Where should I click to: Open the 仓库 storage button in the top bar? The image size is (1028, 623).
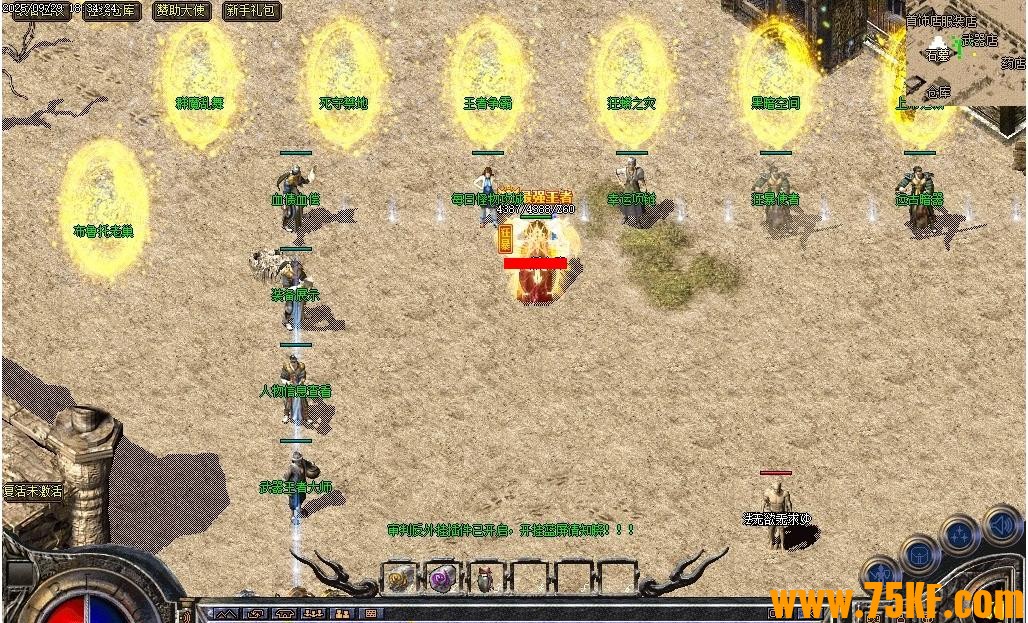click(111, 11)
